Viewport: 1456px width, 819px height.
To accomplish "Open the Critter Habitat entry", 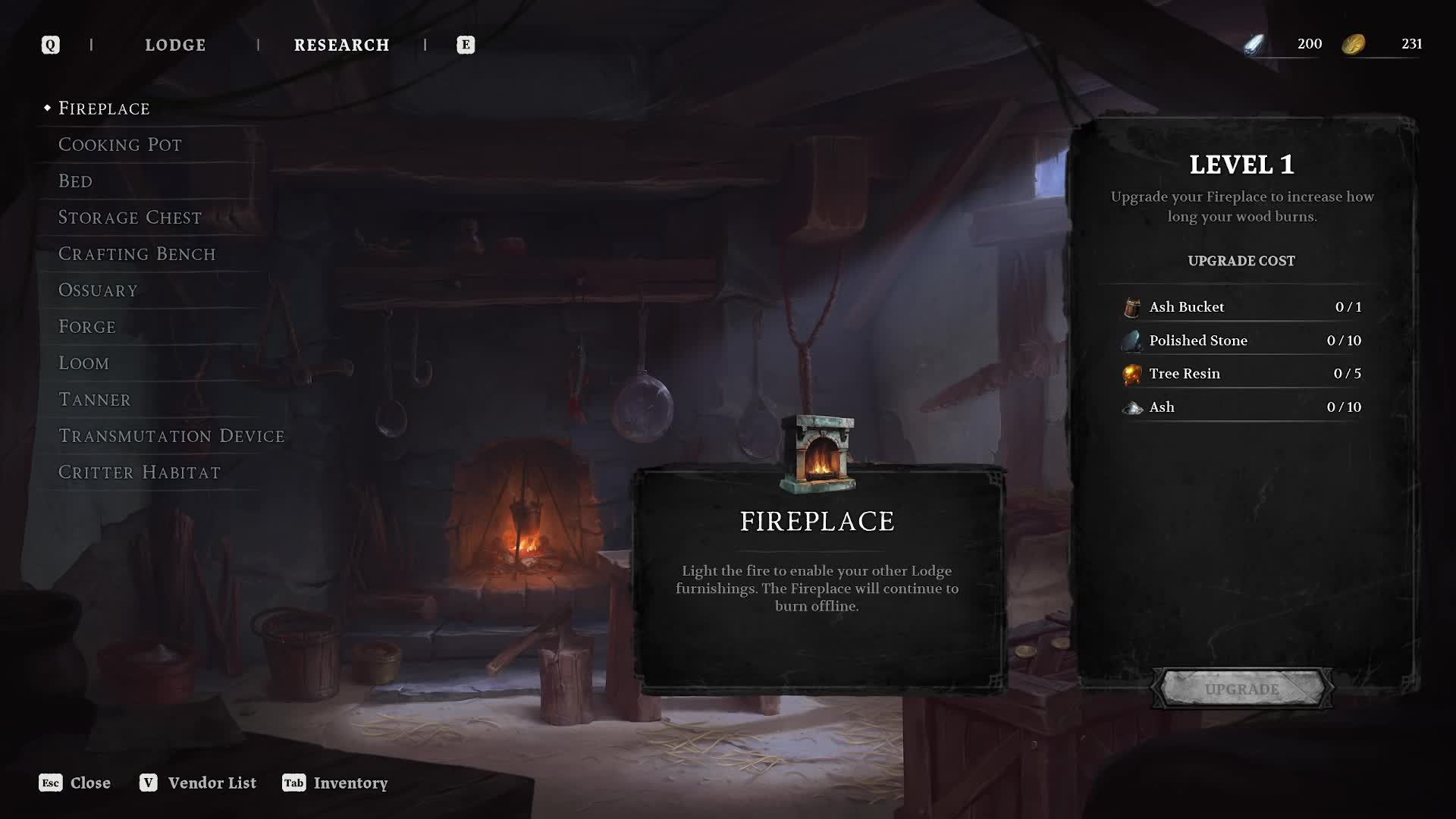I will pos(140,472).
